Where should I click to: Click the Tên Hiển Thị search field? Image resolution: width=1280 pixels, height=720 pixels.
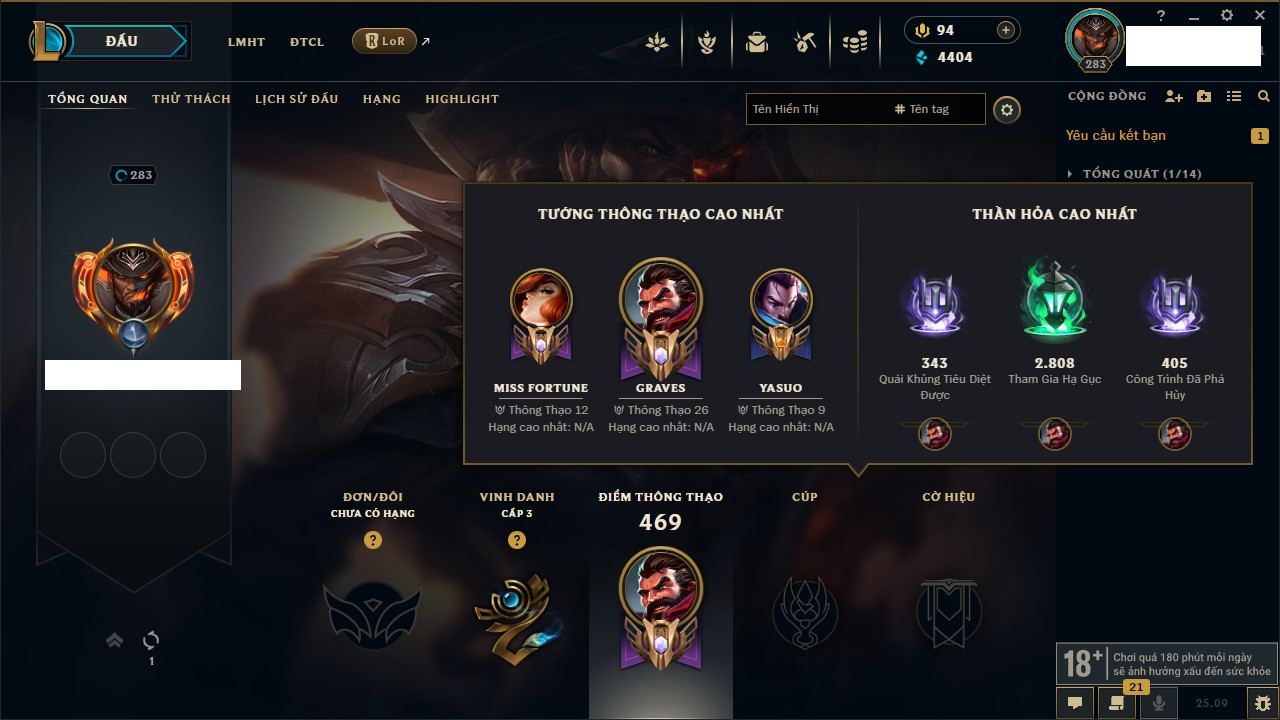click(815, 109)
